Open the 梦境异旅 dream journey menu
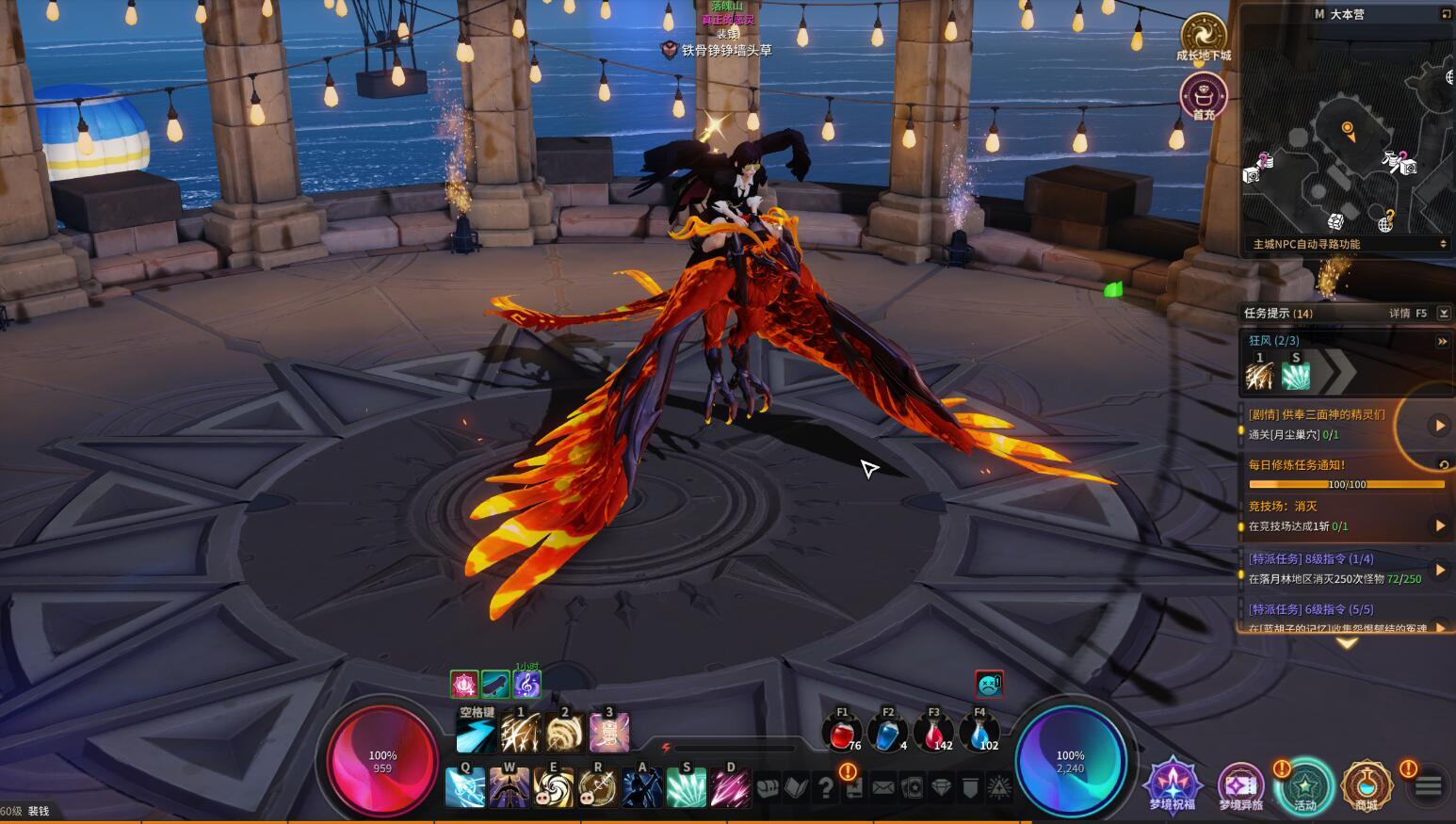 1240,784
